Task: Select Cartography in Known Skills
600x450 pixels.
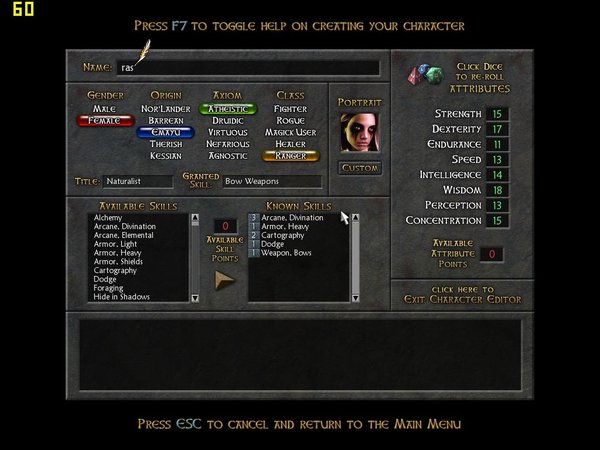Action: point(284,235)
